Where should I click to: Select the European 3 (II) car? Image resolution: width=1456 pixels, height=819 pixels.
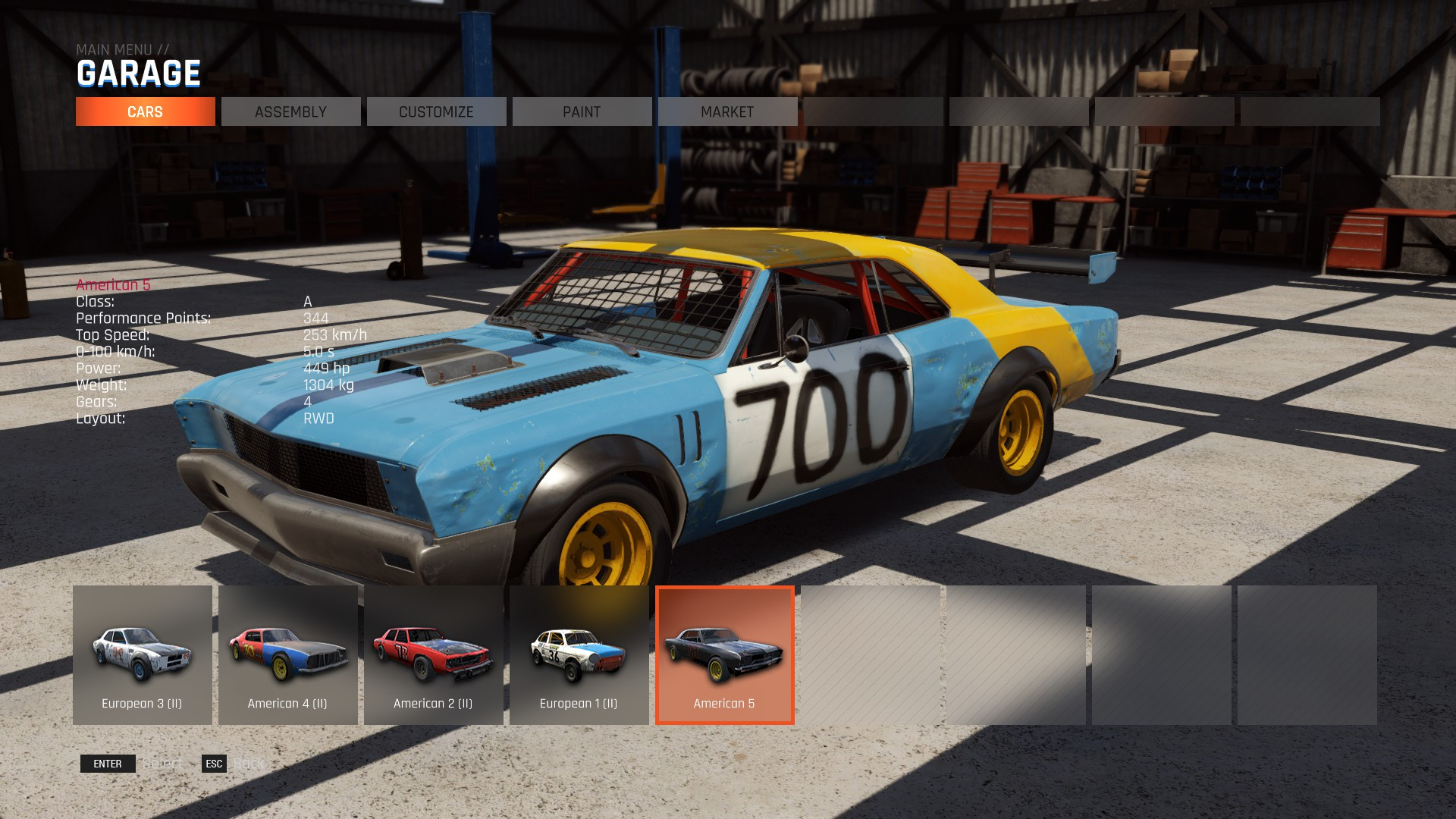click(x=143, y=655)
